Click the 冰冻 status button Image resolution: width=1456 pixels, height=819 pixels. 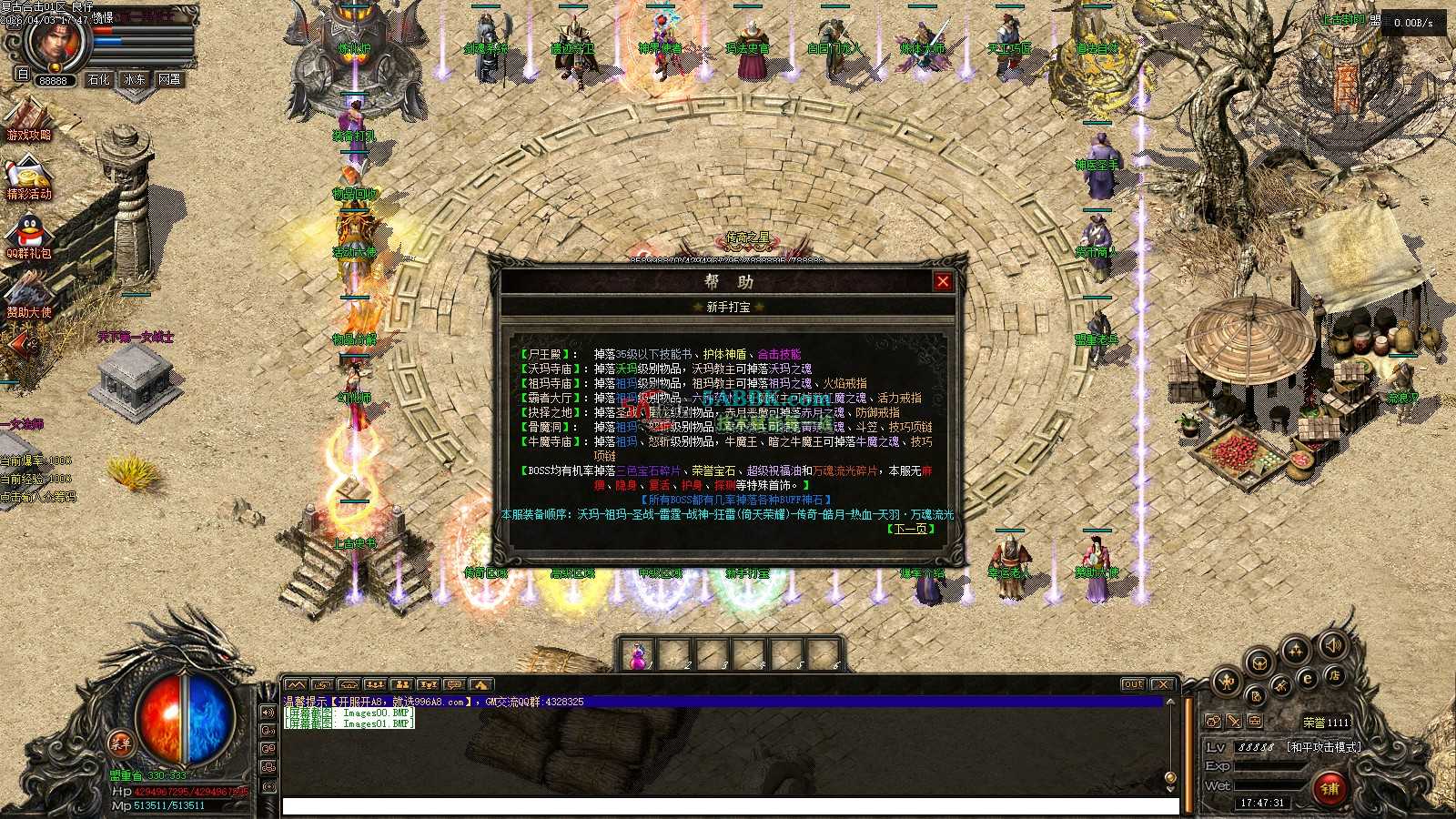click(x=134, y=80)
